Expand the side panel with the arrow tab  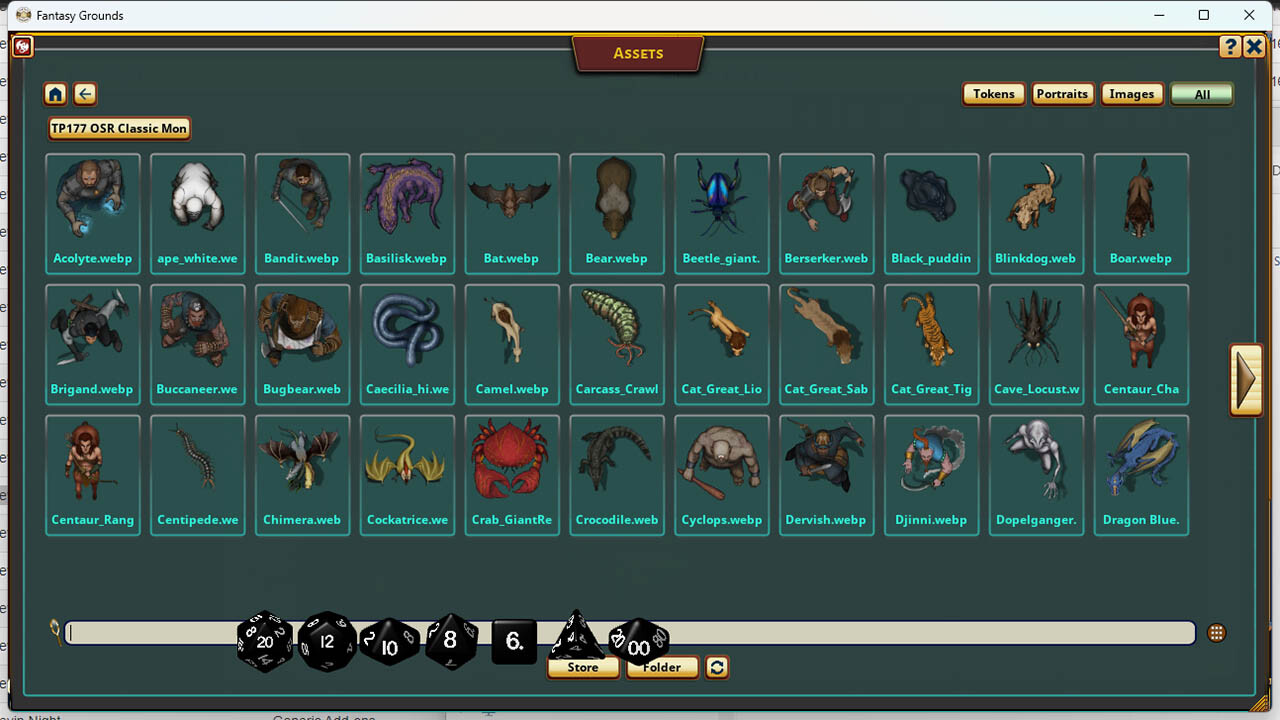point(1246,380)
